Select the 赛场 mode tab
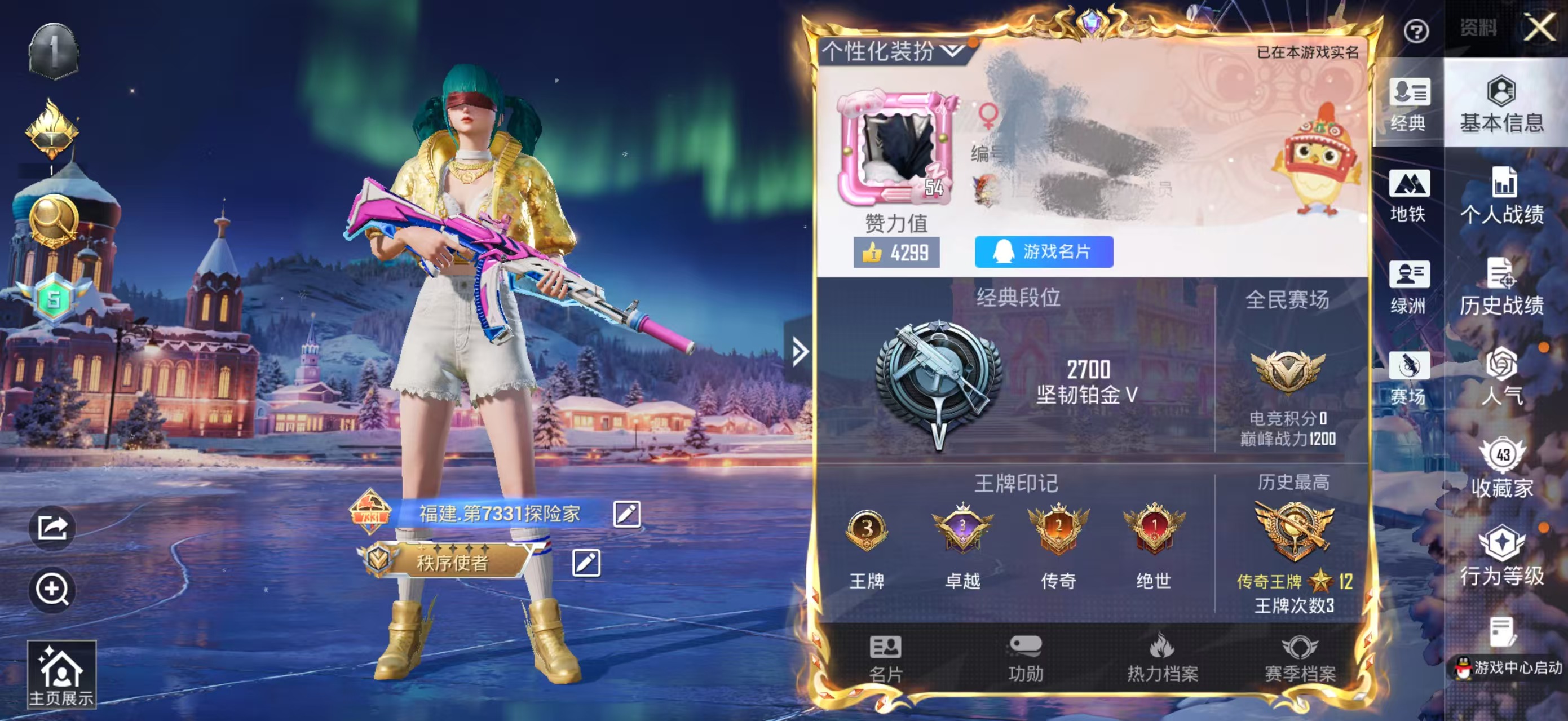The height and width of the screenshot is (721, 1568). (x=1408, y=378)
